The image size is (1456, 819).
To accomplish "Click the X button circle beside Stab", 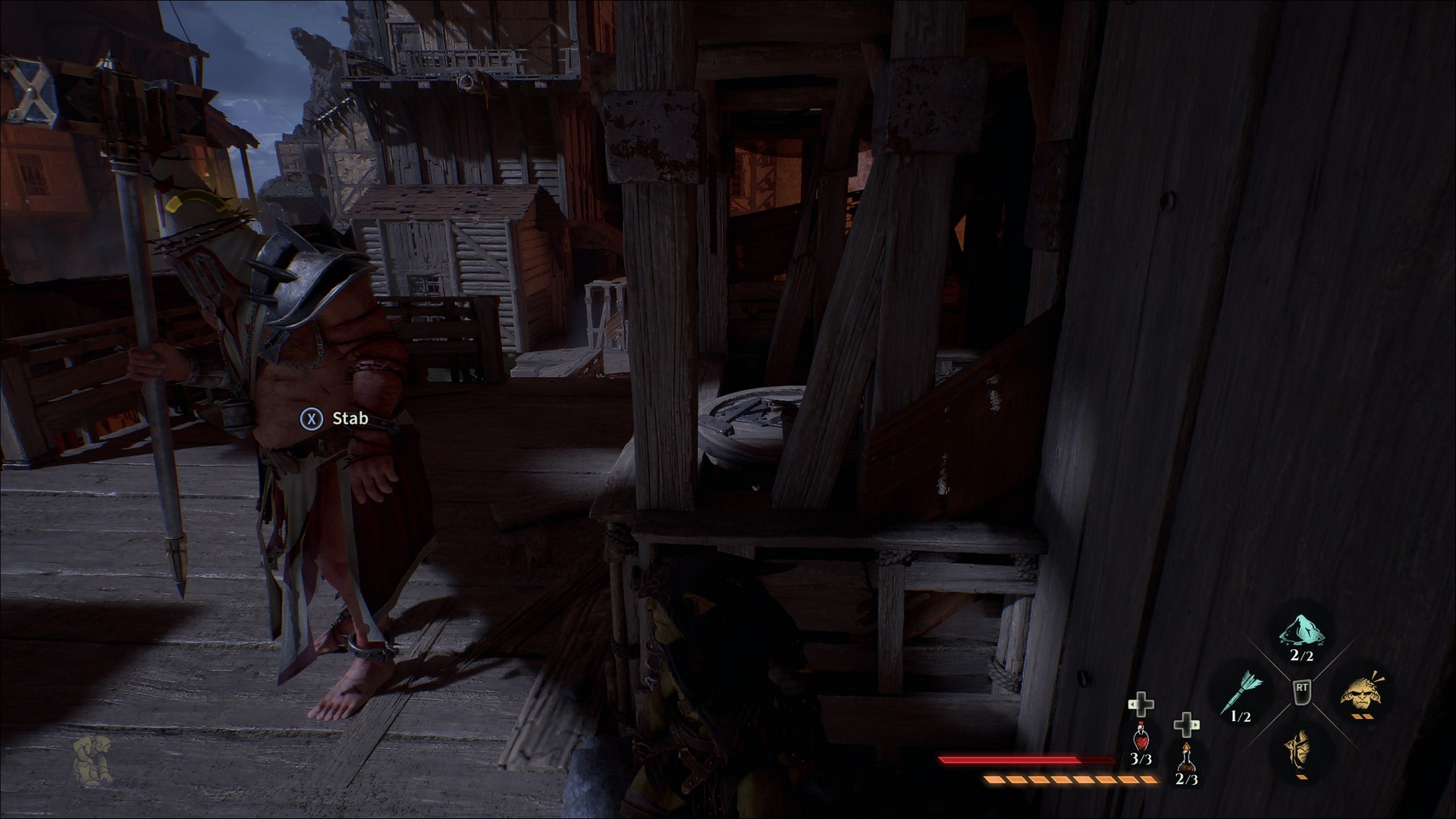I will point(312,417).
